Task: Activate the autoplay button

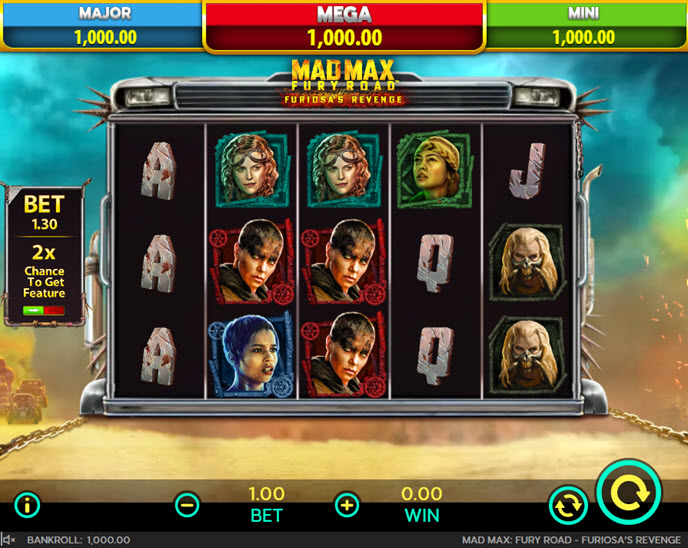Action: [566, 505]
